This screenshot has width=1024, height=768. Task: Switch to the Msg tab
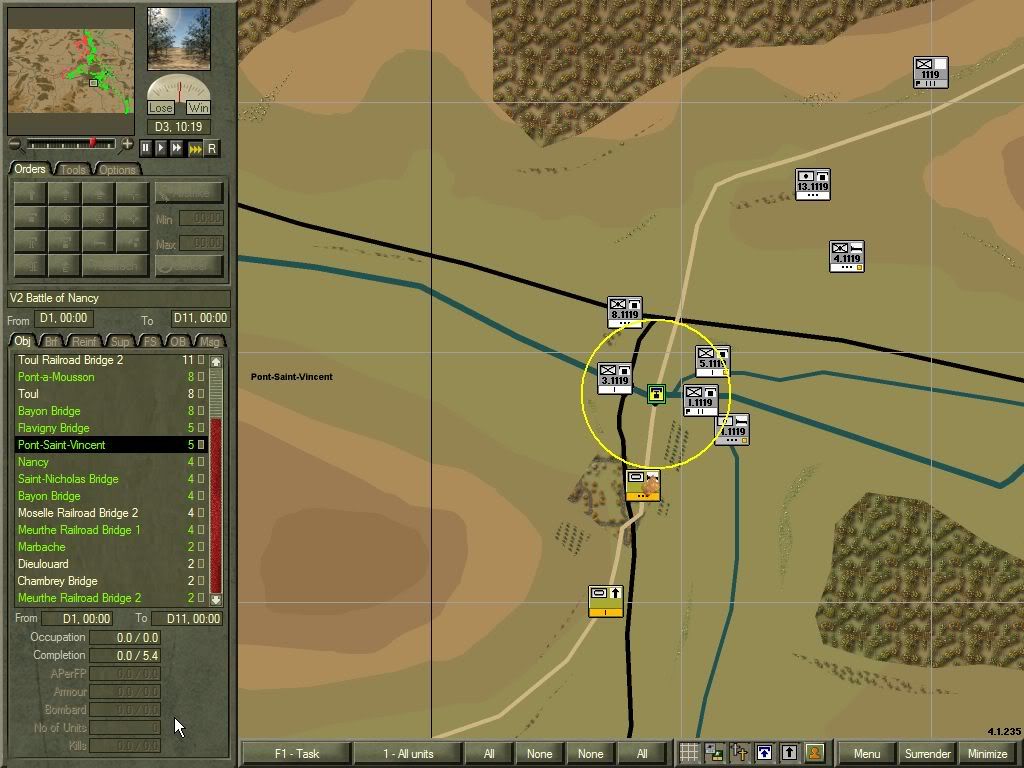(x=210, y=342)
